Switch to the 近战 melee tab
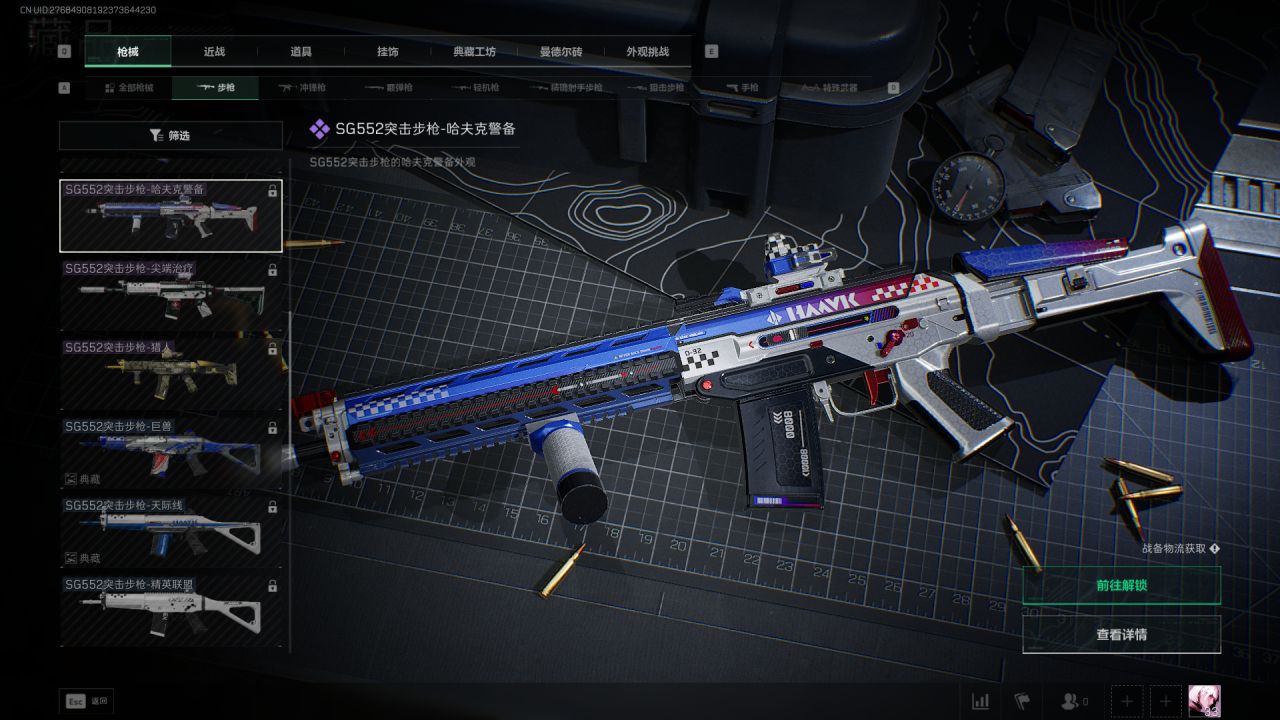Image resolution: width=1280 pixels, height=720 pixels. pos(214,51)
